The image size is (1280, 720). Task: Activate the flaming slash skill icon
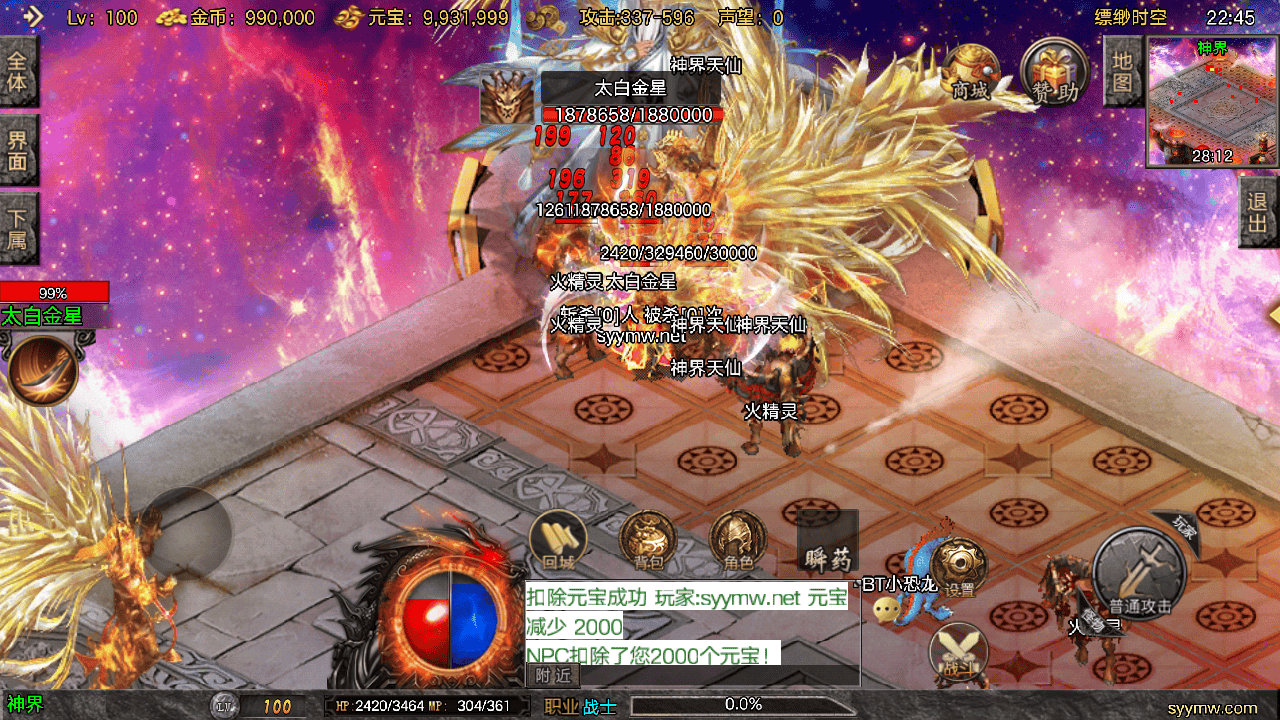coord(44,370)
